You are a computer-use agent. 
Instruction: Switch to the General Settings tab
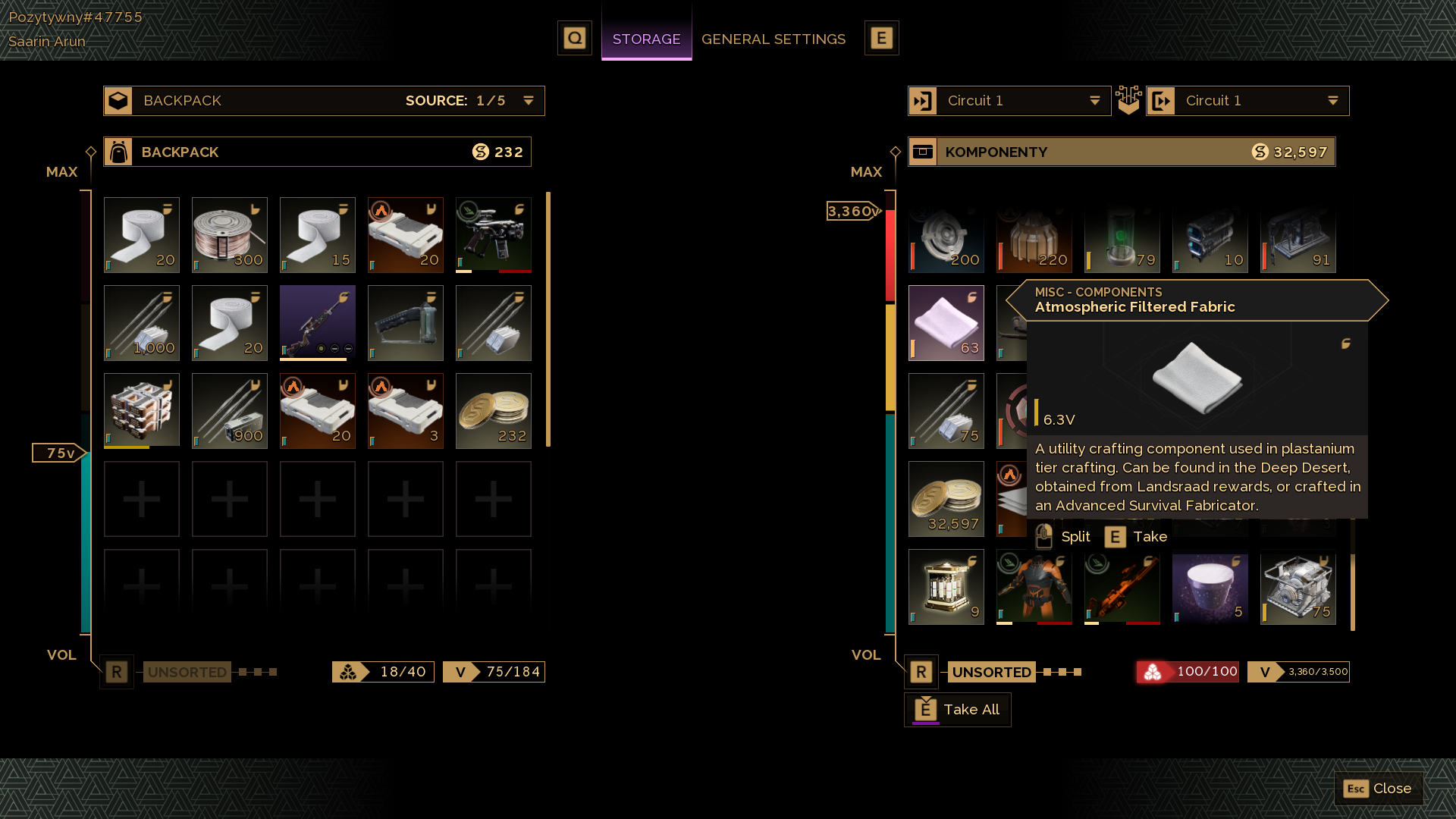click(773, 39)
